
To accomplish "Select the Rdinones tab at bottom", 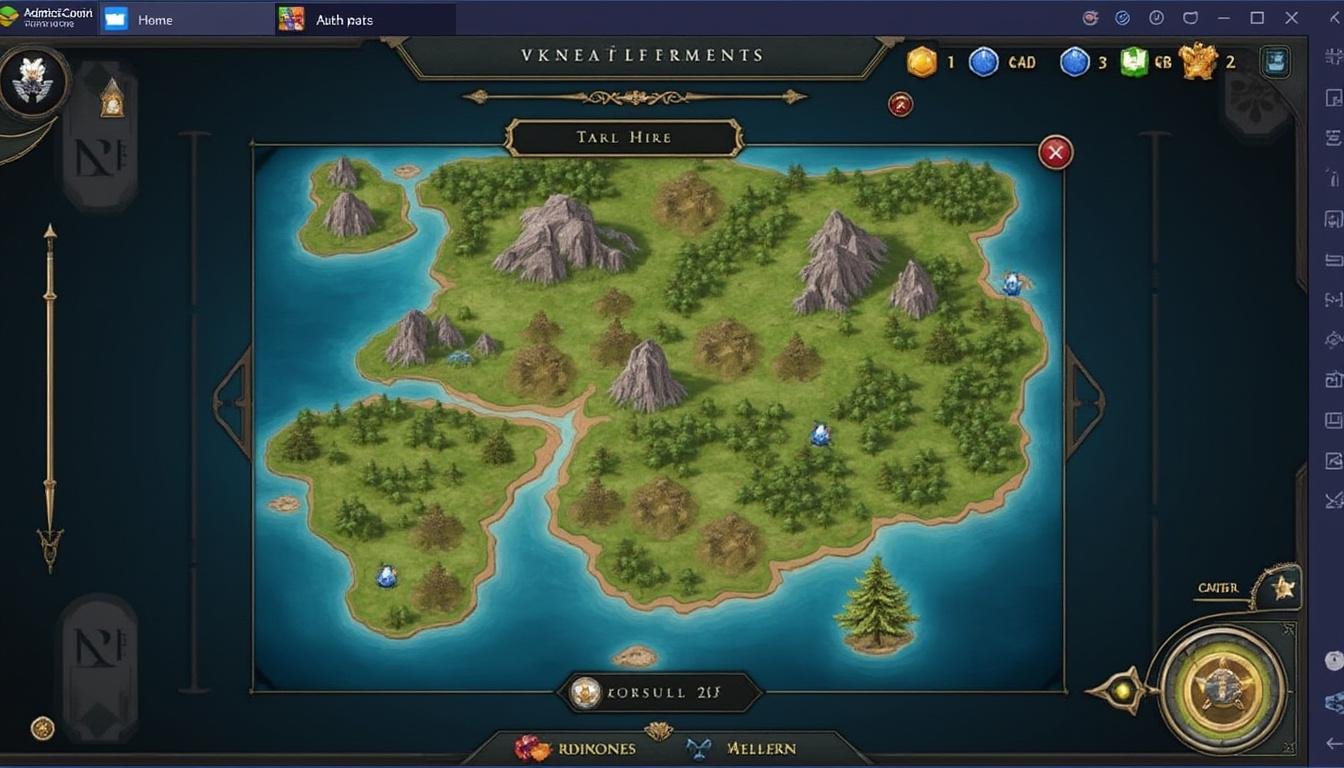I will (x=577, y=748).
